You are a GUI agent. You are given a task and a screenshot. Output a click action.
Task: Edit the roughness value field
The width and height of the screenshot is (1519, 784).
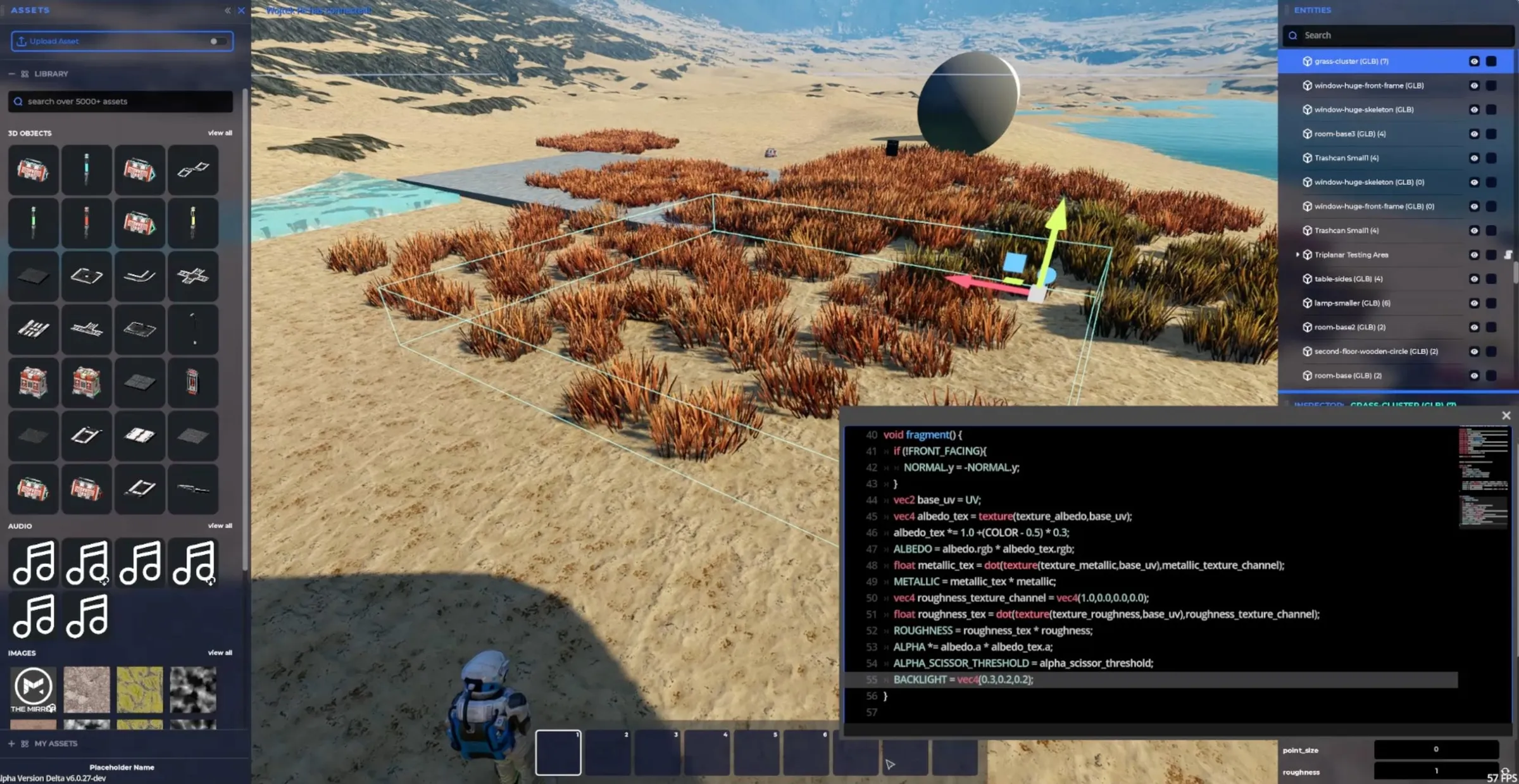click(x=1435, y=771)
